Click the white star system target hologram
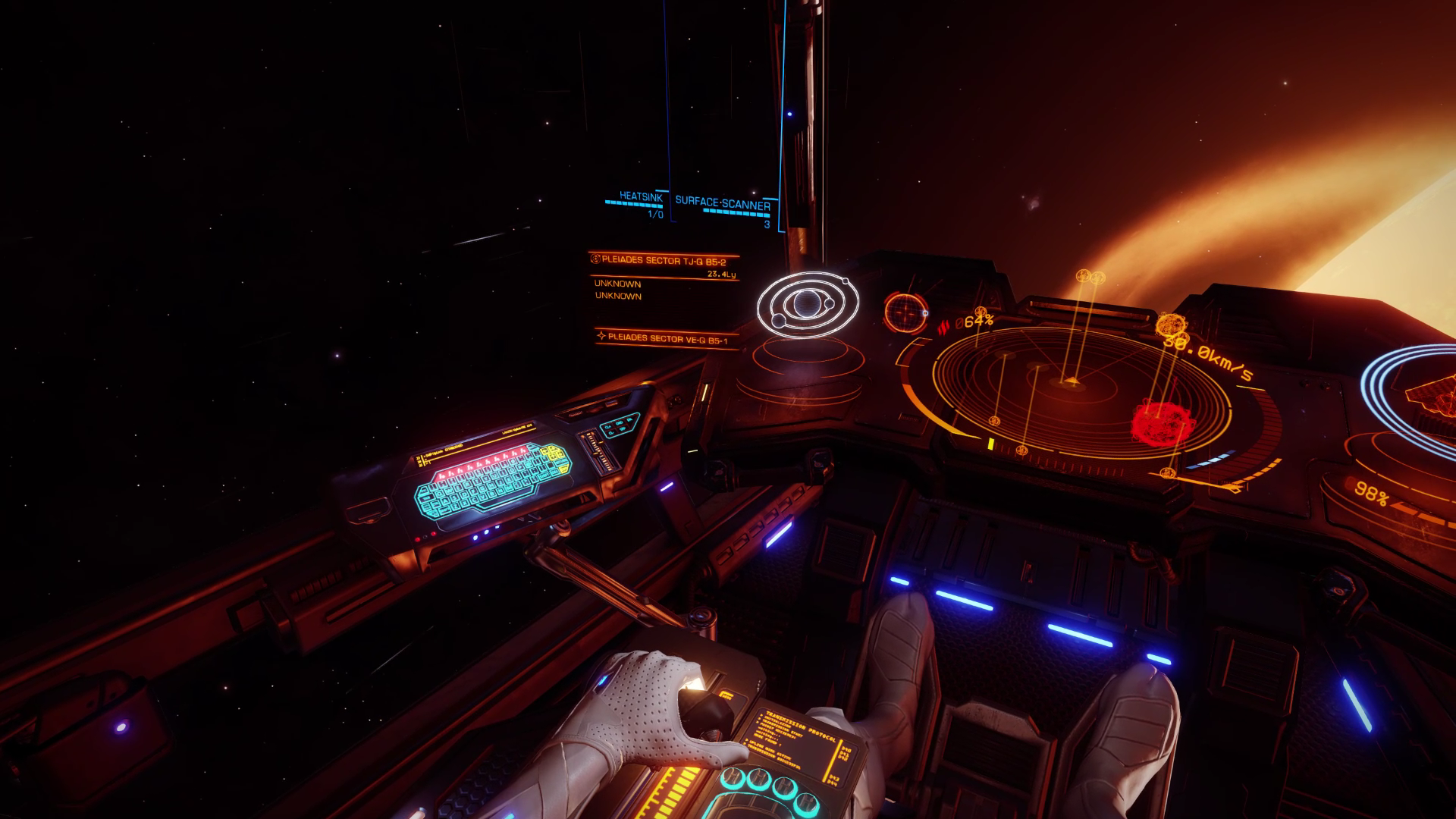The image size is (1456, 819). point(808,306)
